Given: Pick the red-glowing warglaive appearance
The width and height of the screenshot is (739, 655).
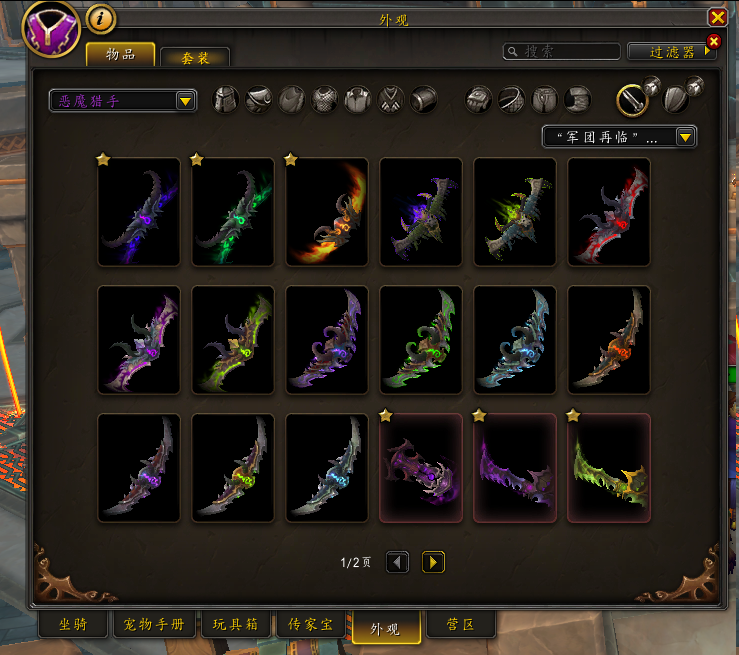Looking at the screenshot, I should (x=609, y=212).
